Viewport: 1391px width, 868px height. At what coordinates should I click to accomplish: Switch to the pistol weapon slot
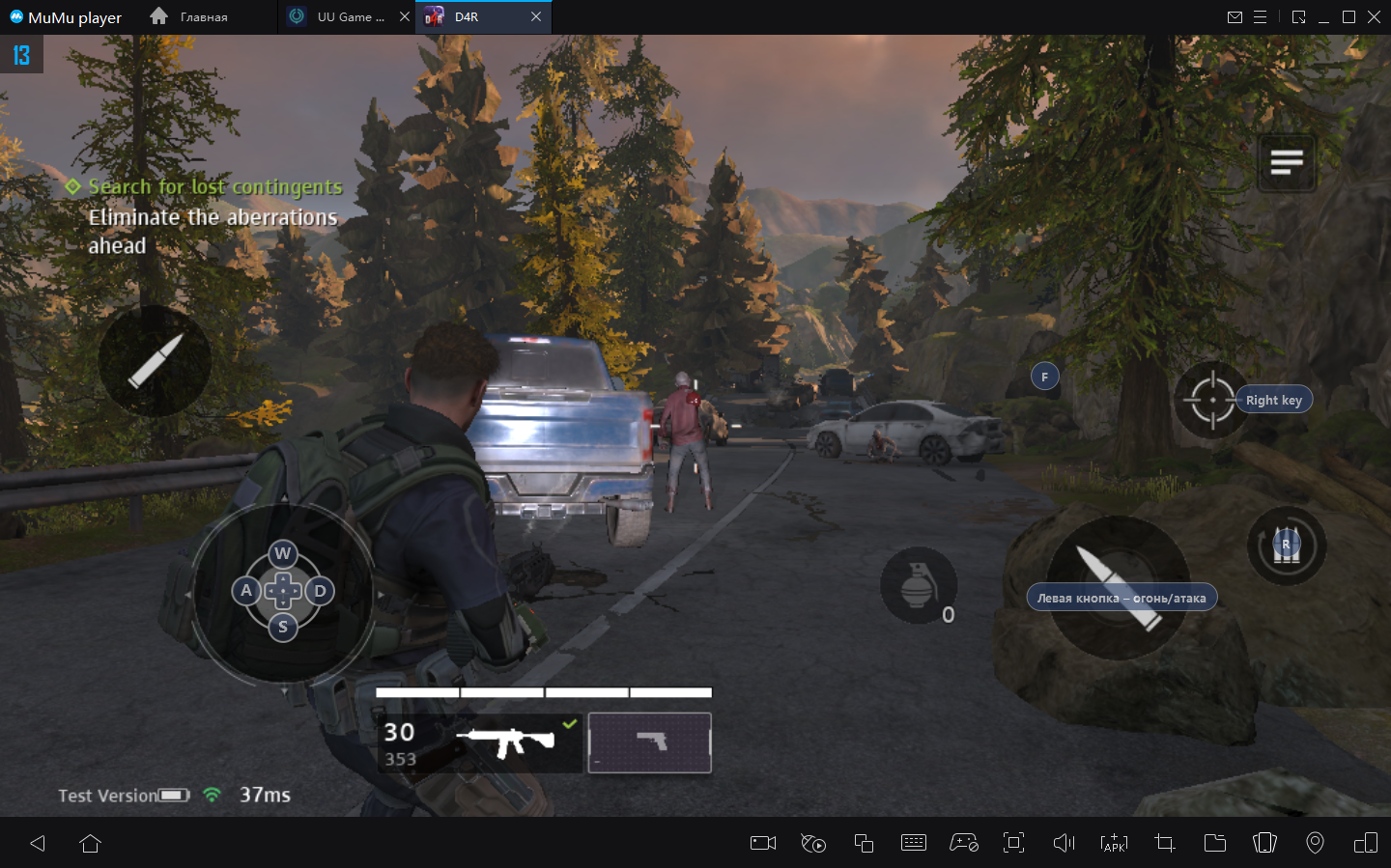(650, 742)
